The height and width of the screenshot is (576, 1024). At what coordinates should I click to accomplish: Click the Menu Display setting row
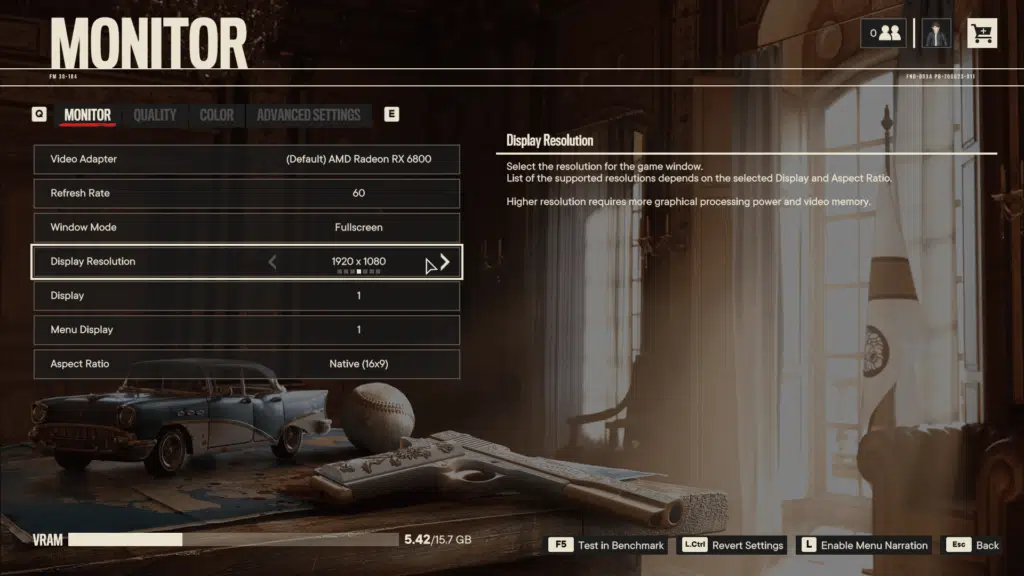(247, 330)
